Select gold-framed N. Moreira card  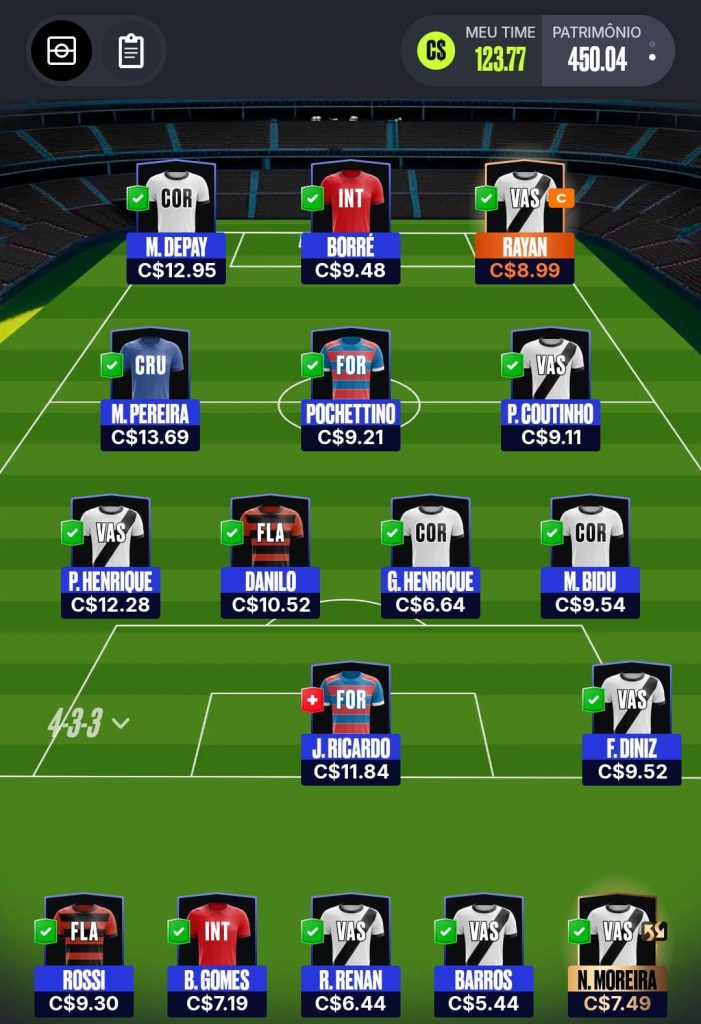(617, 954)
